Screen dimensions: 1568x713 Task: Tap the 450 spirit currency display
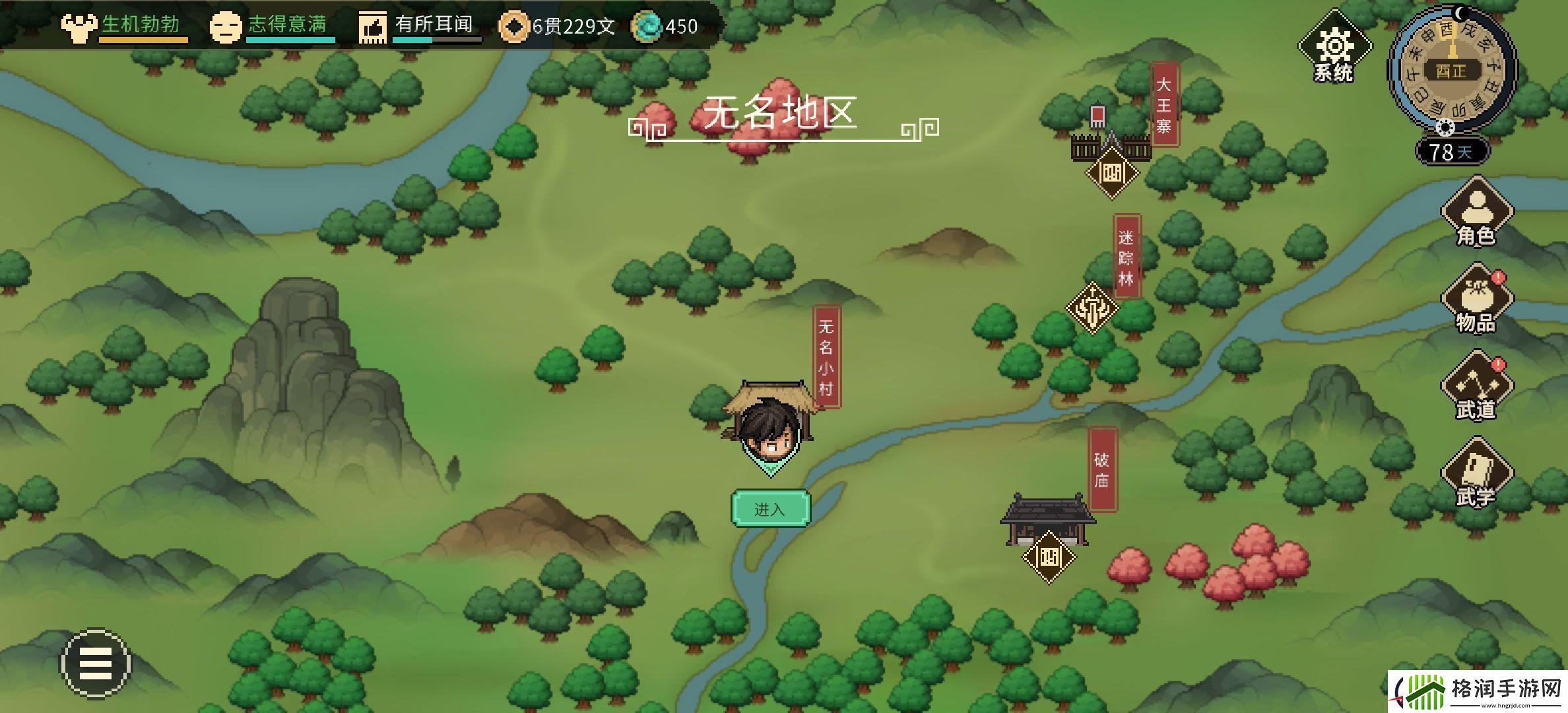pos(667,26)
